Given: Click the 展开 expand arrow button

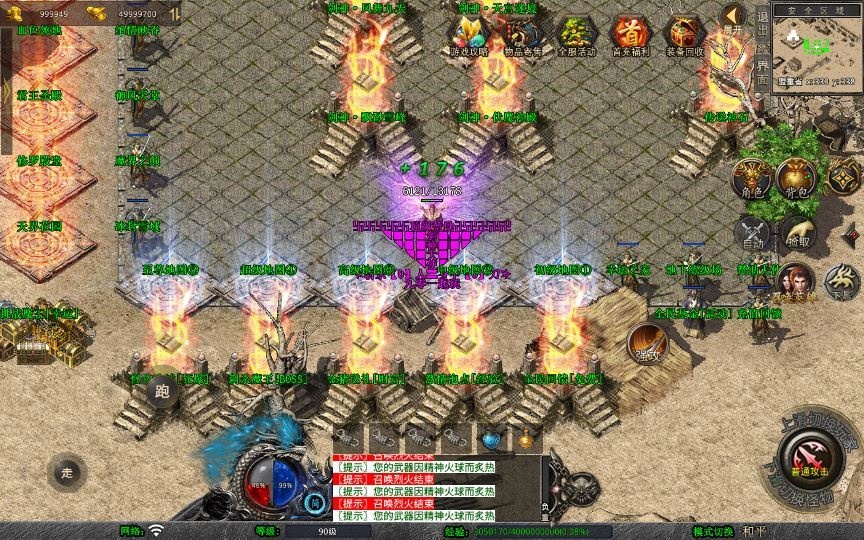Looking at the screenshot, I should pyautogui.click(x=734, y=18).
